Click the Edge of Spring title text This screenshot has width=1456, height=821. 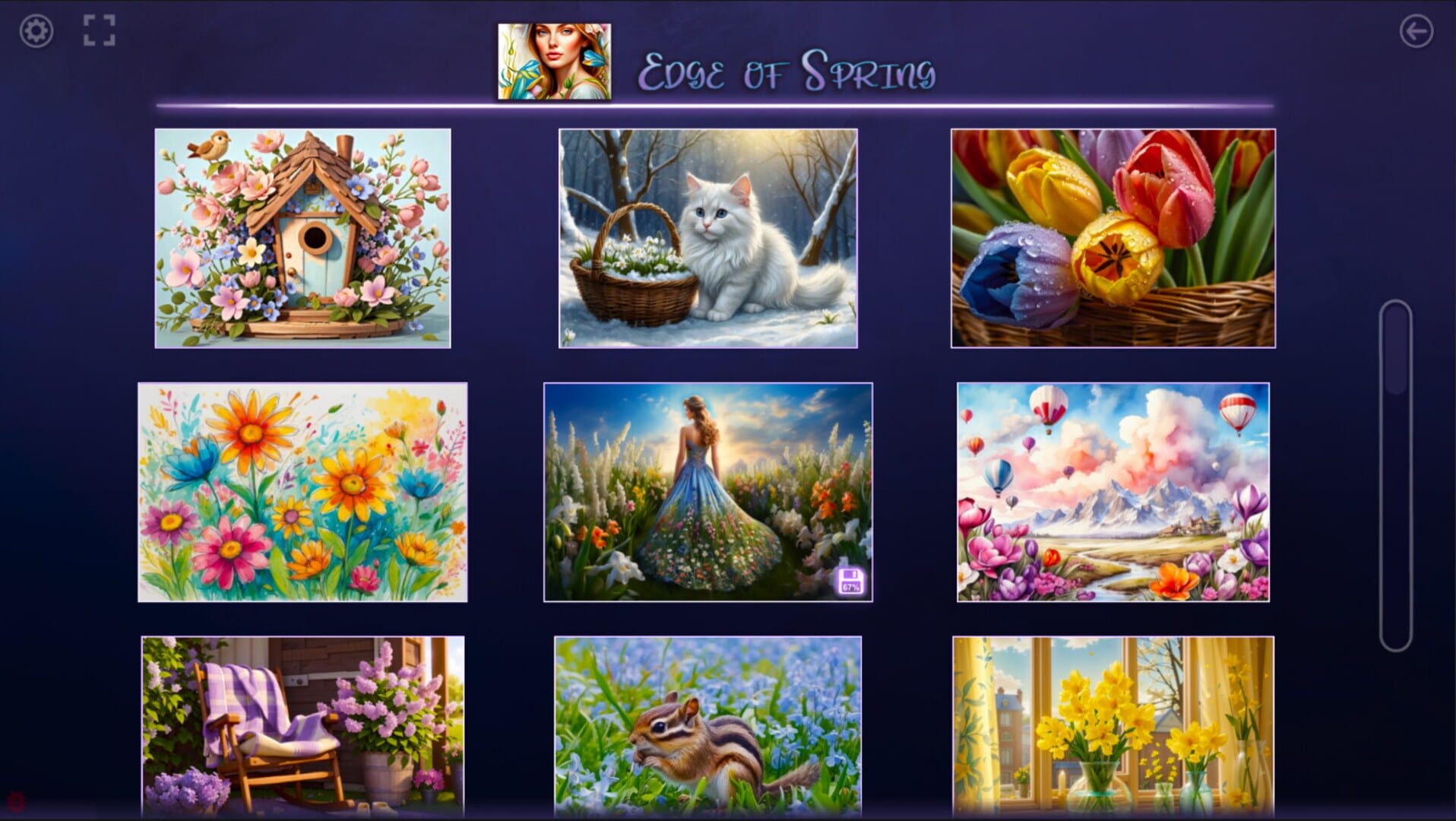pyautogui.click(x=788, y=70)
